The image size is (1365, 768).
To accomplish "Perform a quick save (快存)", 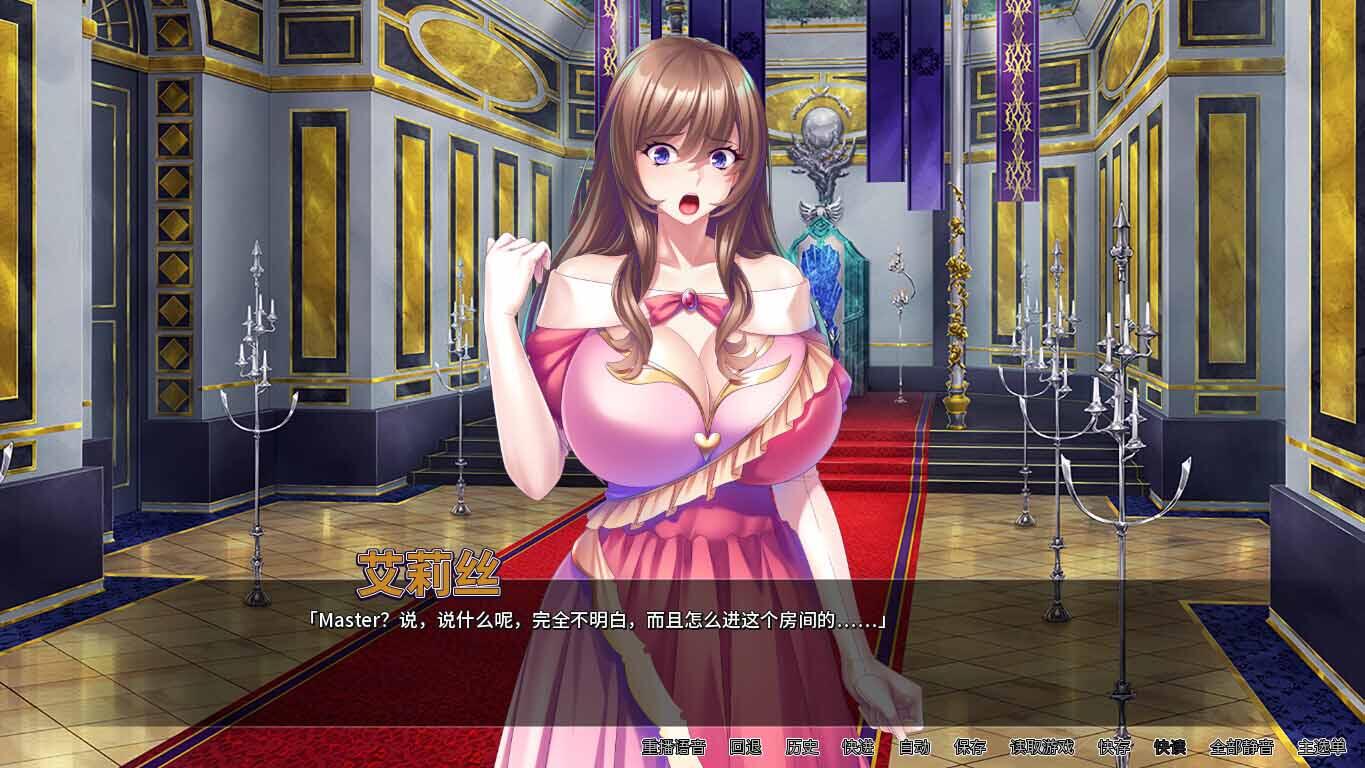I will point(1114,747).
